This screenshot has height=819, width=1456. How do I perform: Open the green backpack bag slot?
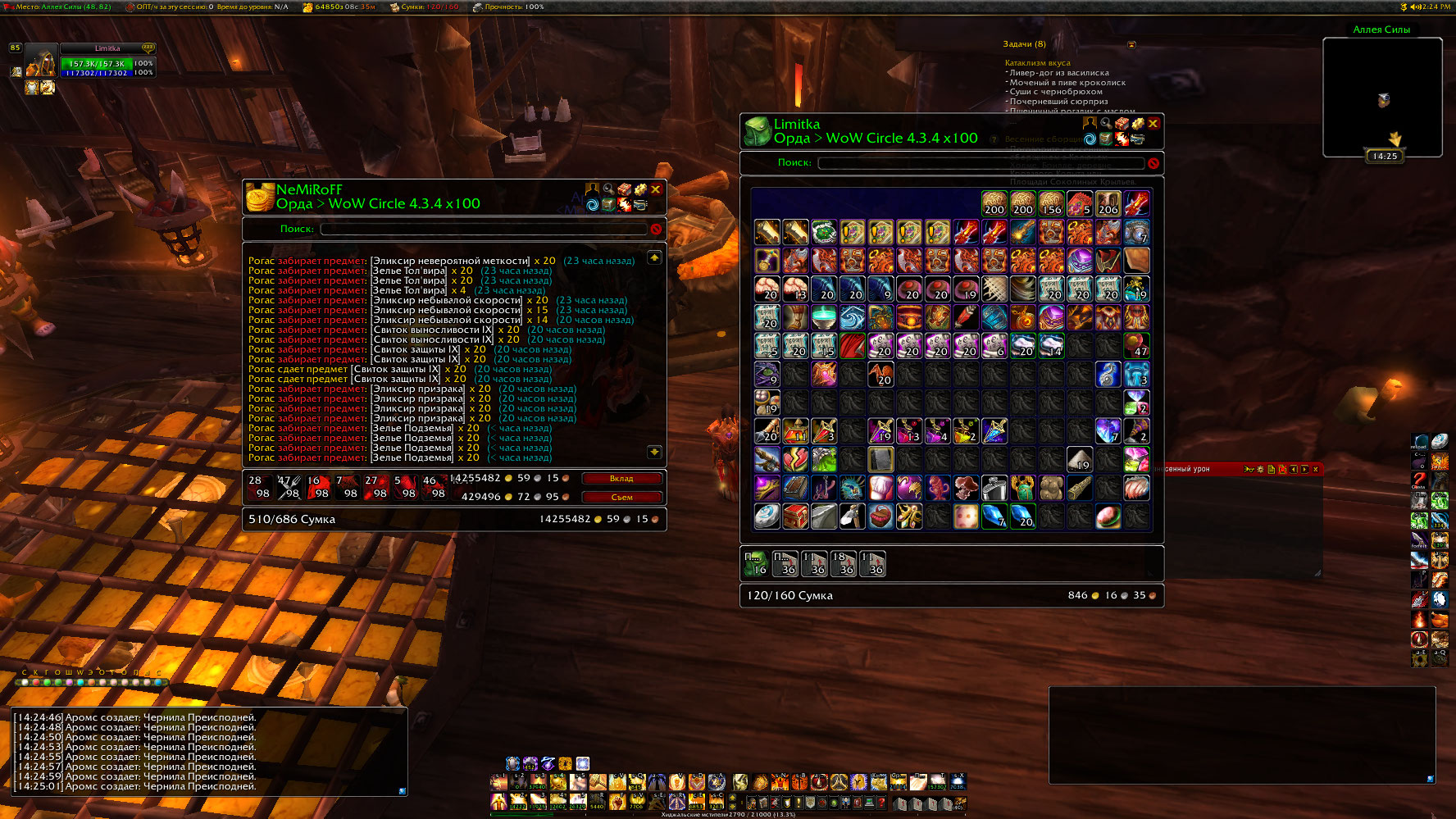coord(756,563)
